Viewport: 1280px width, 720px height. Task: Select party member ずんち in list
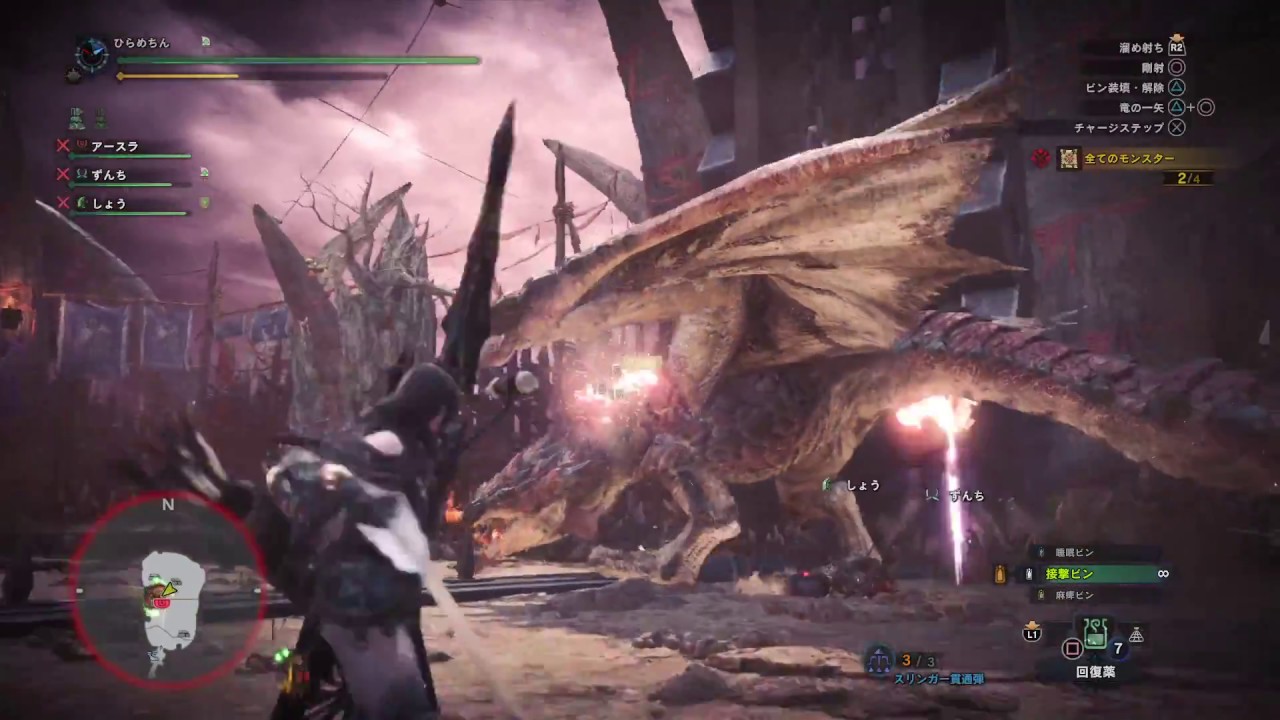[x=108, y=174]
